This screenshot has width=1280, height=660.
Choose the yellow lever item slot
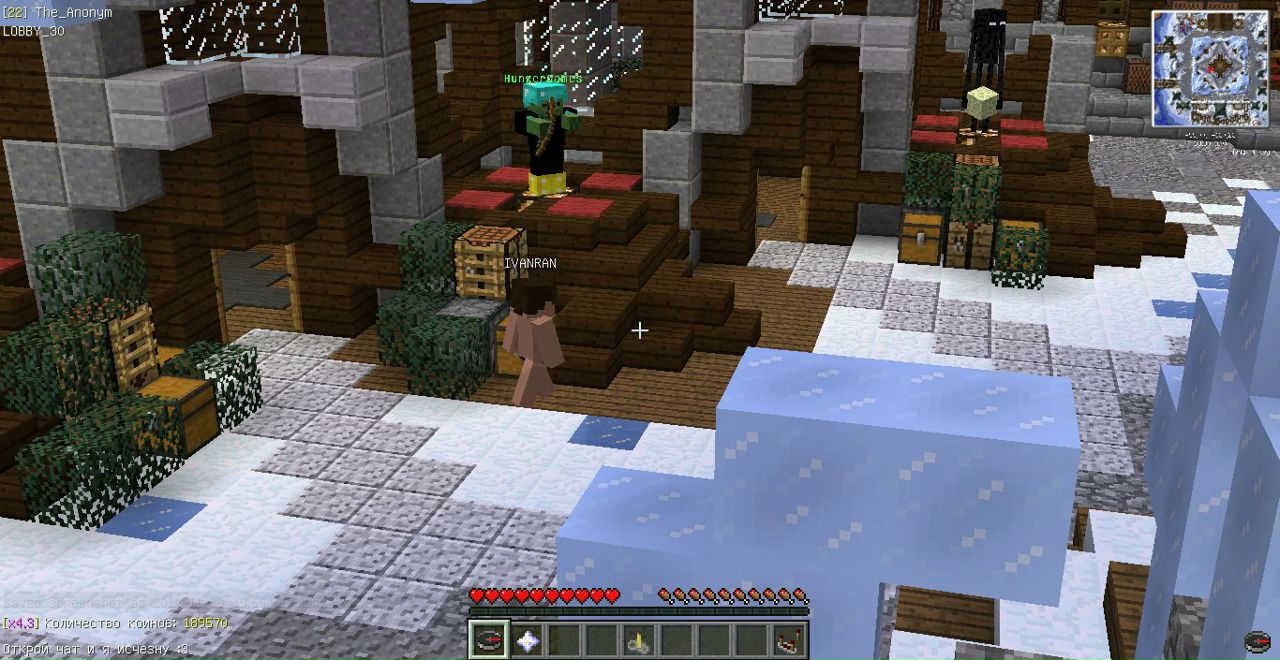638,640
